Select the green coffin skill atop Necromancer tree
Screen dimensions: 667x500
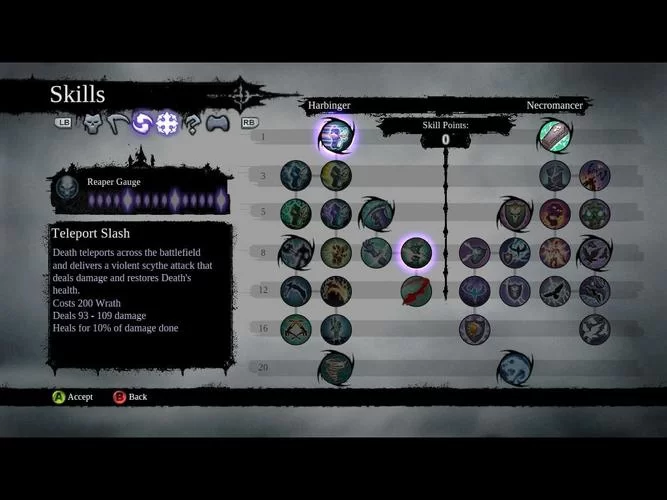[553, 134]
